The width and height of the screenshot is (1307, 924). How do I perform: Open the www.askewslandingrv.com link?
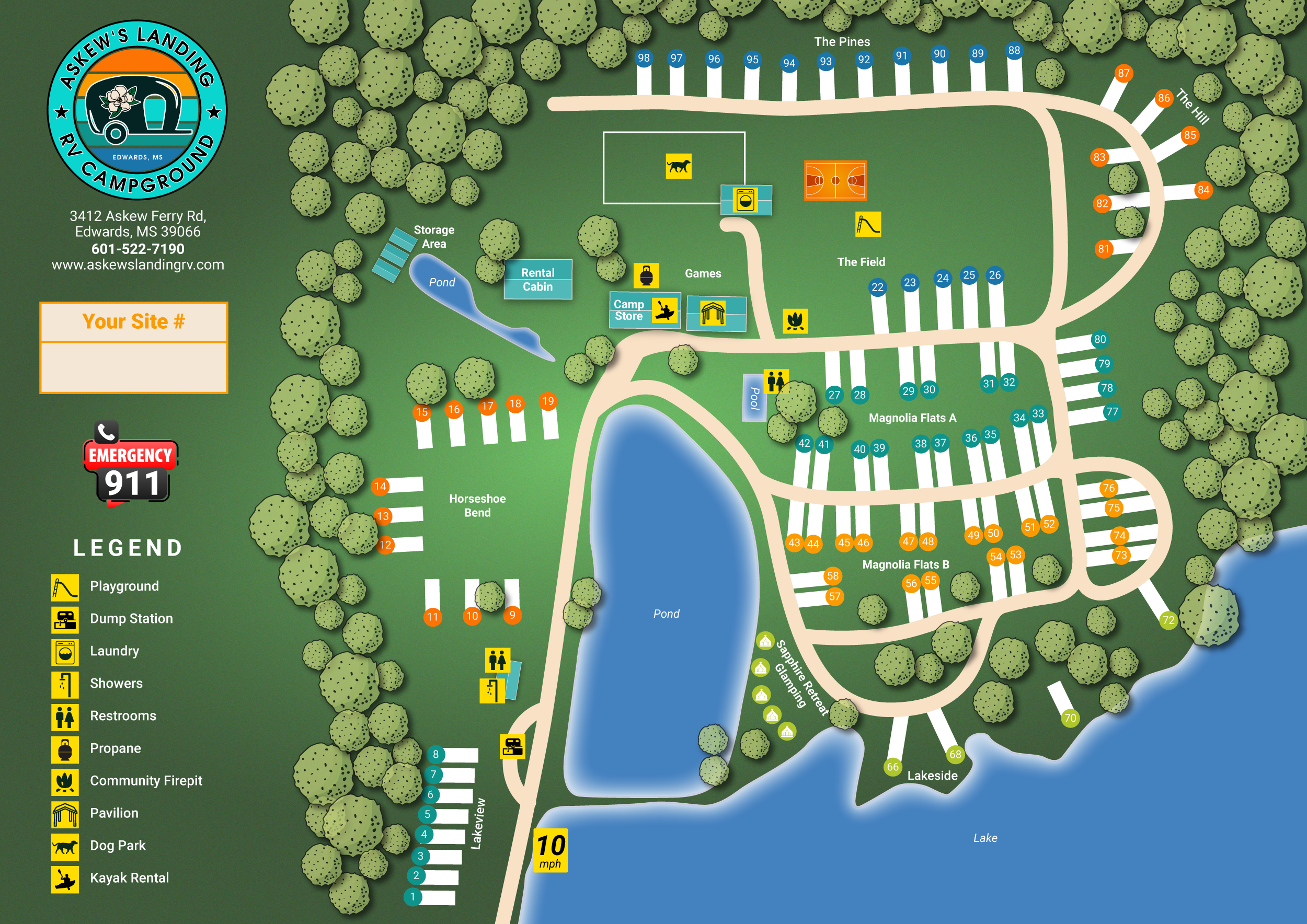pos(138,265)
